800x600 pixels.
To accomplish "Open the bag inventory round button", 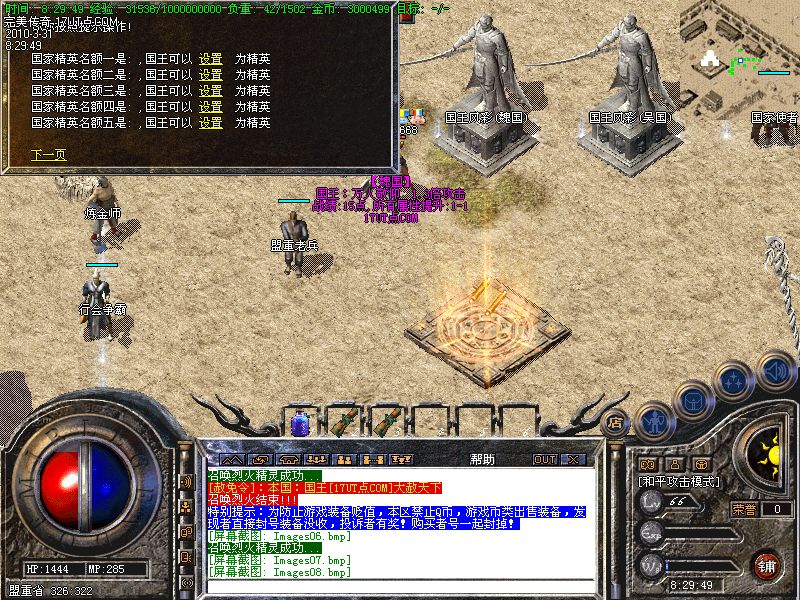I will [692, 399].
